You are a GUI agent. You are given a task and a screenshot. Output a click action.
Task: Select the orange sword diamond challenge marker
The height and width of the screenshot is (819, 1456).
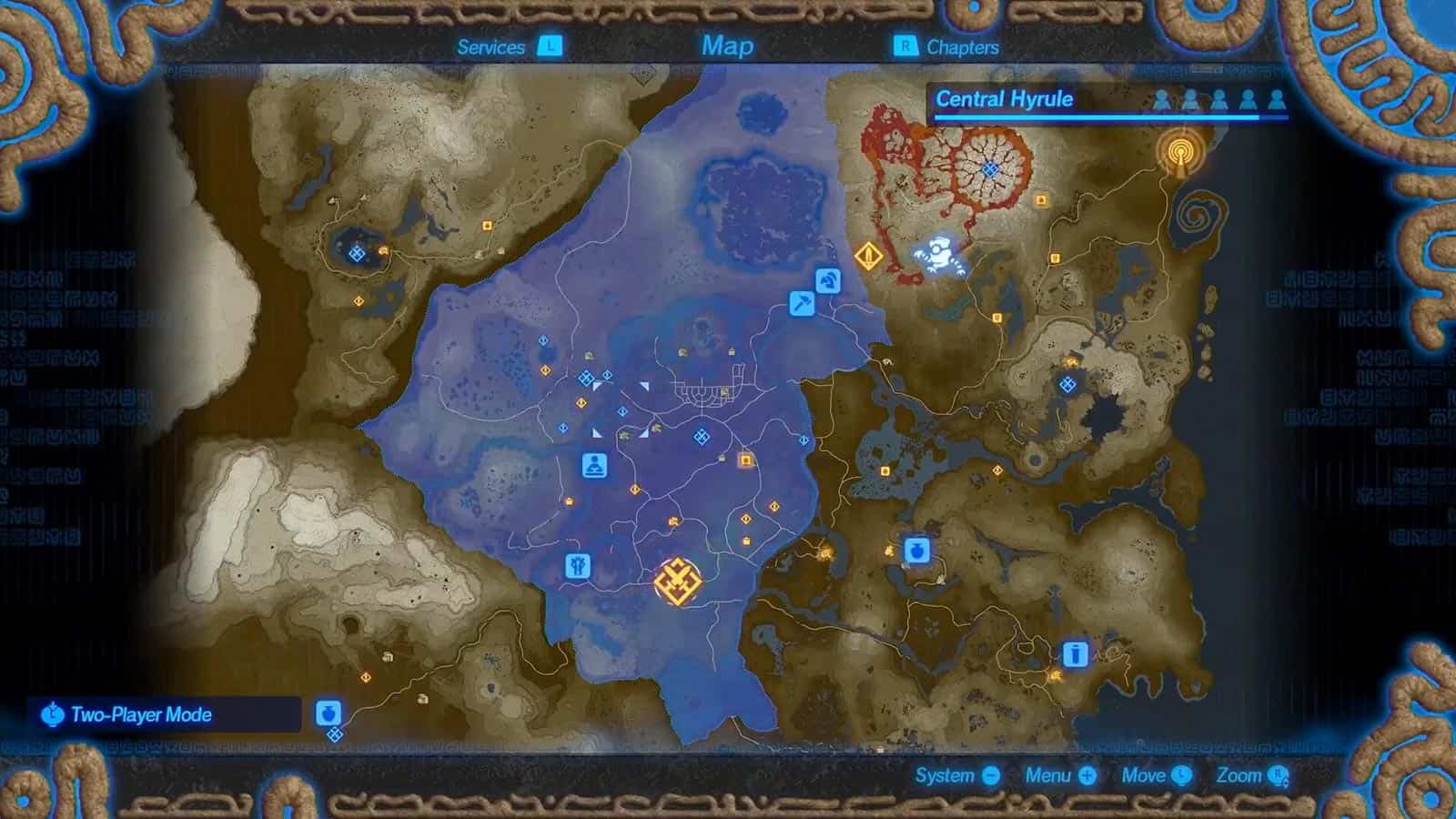(x=869, y=255)
